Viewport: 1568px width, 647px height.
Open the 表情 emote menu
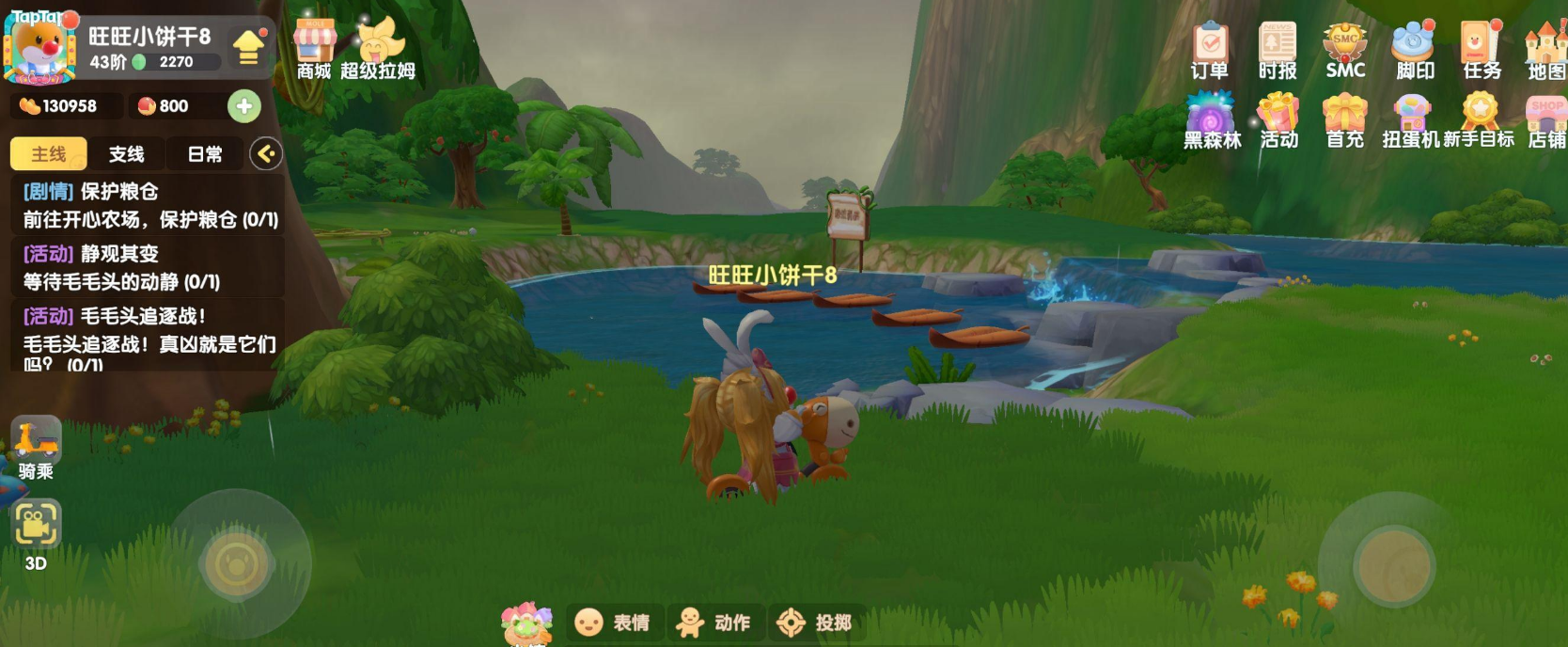(x=615, y=623)
